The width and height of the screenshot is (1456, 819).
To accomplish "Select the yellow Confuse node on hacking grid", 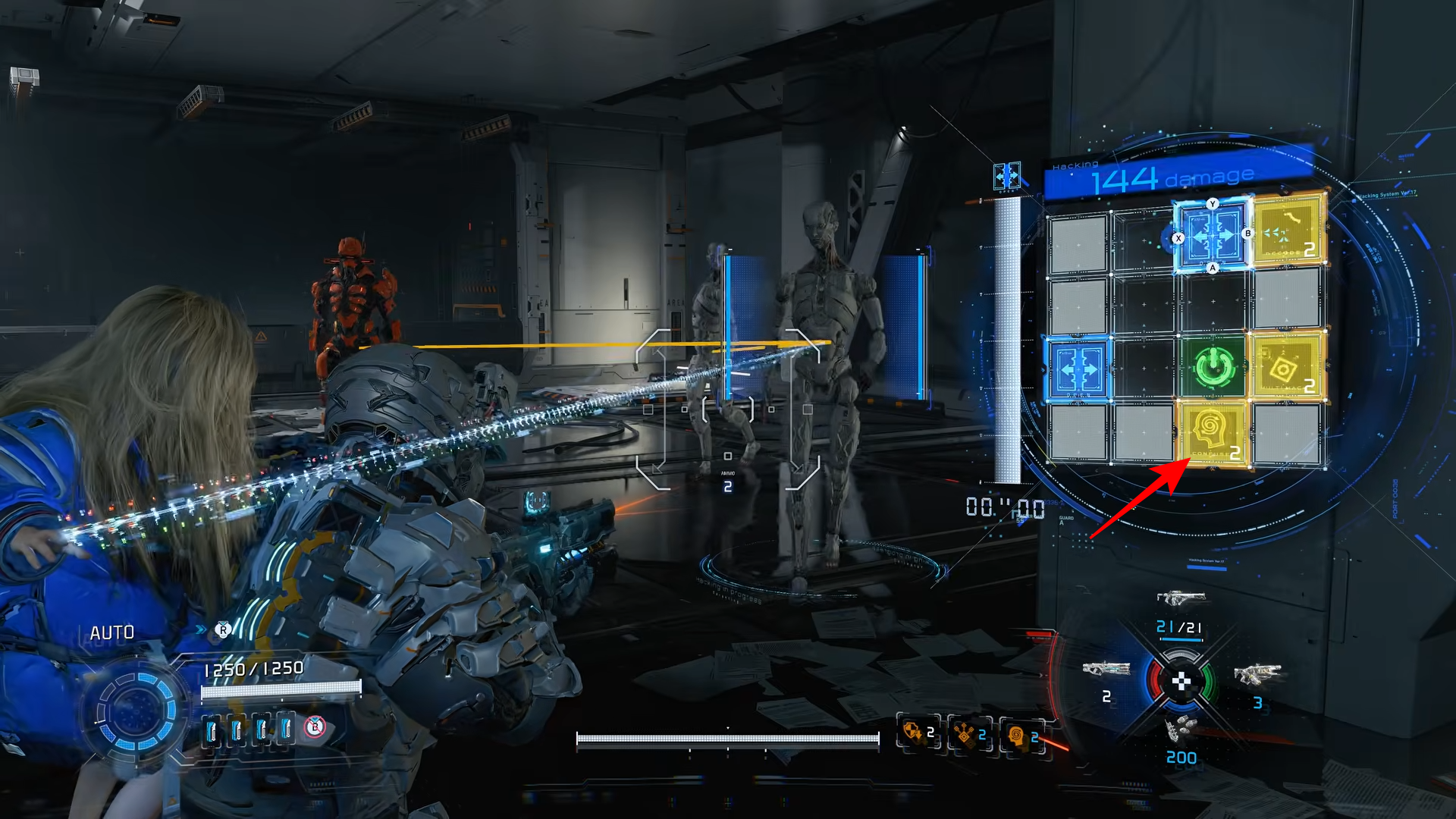I will tap(1210, 434).
